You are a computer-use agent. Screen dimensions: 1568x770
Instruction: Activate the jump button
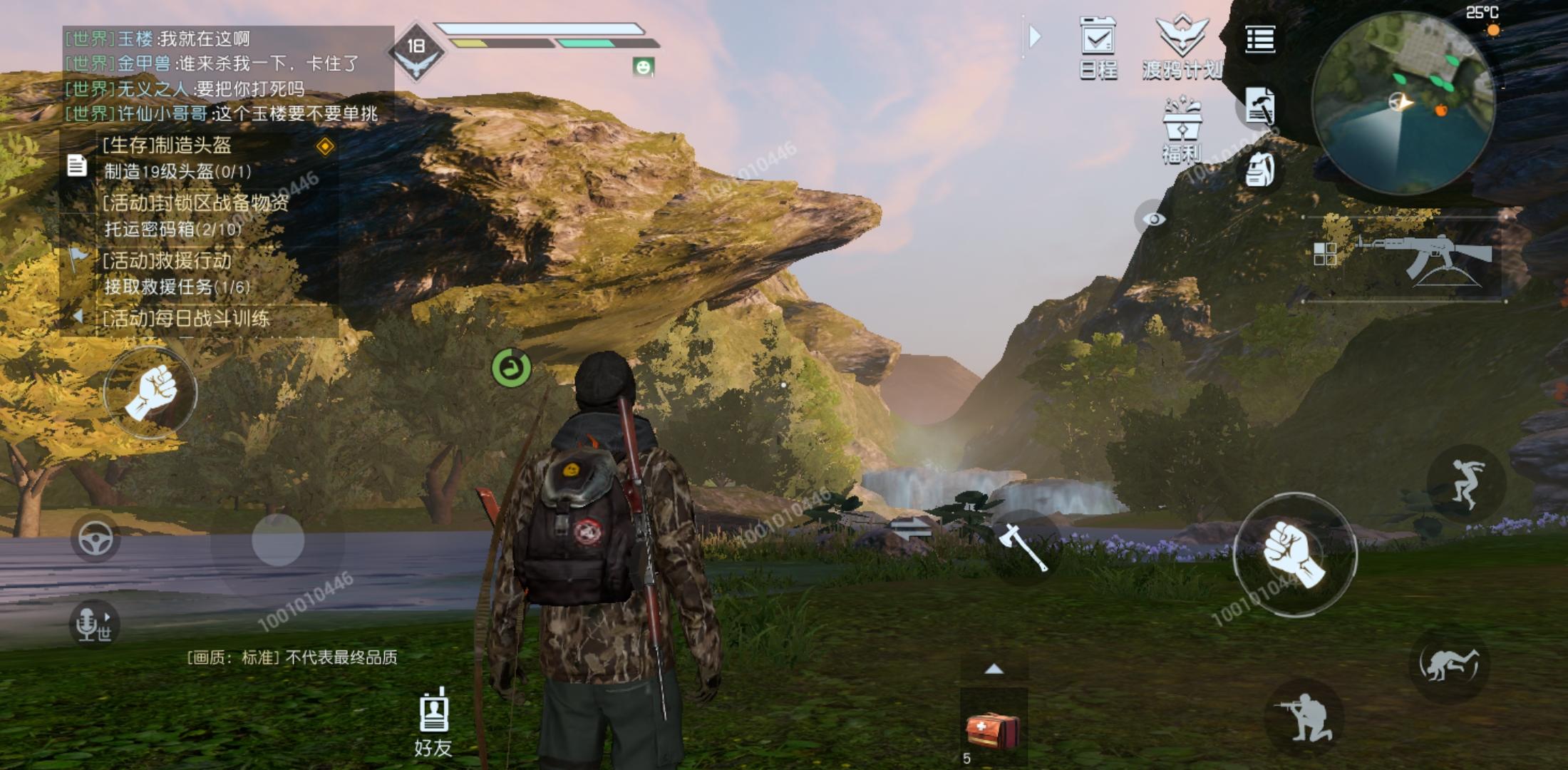pyautogui.click(x=1465, y=484)
